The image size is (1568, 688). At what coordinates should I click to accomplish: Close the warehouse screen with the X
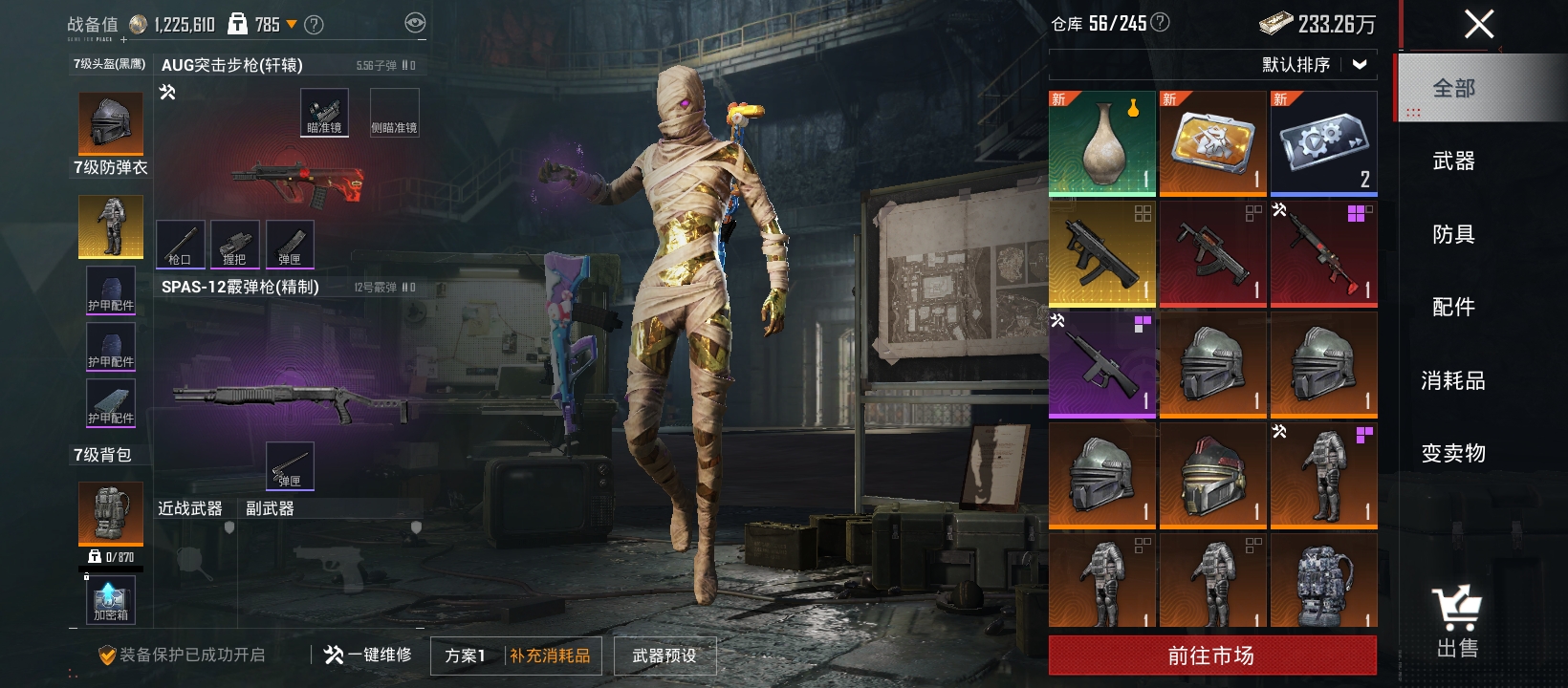(1478, 24)
